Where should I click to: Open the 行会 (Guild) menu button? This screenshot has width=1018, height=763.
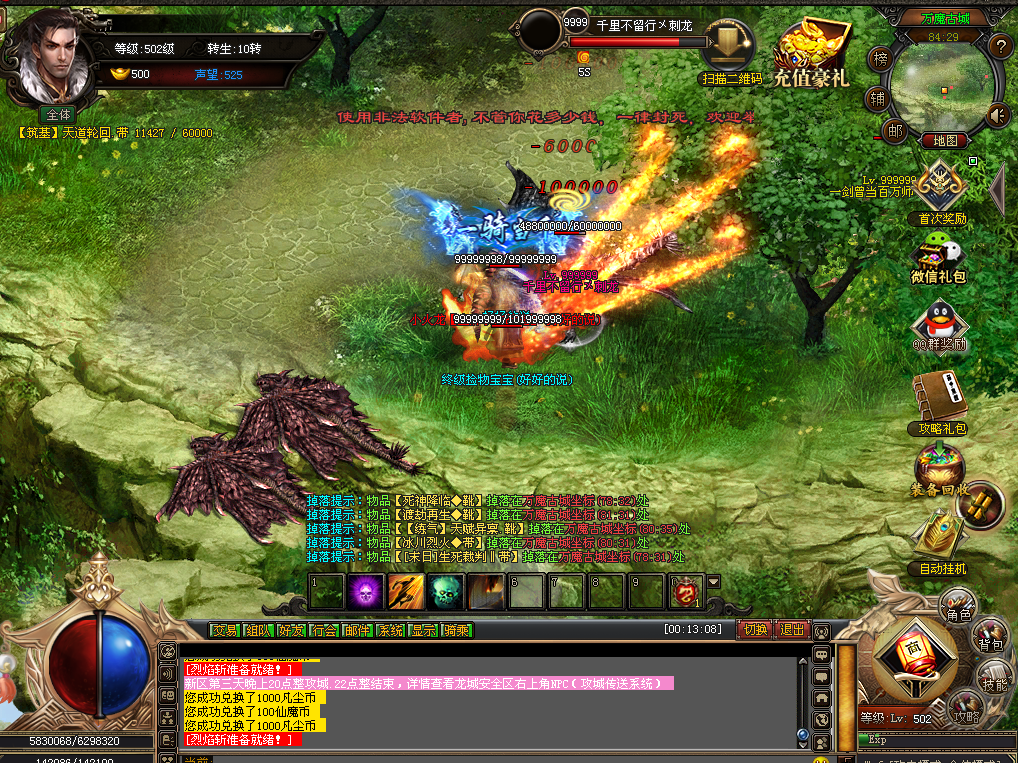[324, 630]
